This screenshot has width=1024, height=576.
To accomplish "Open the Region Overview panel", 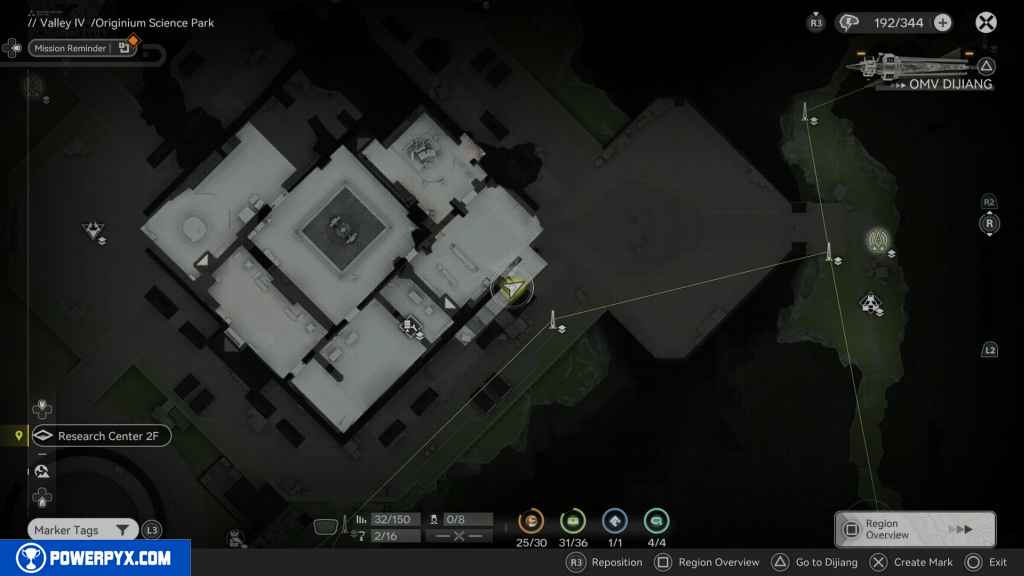I will click(x=914, y=529).
